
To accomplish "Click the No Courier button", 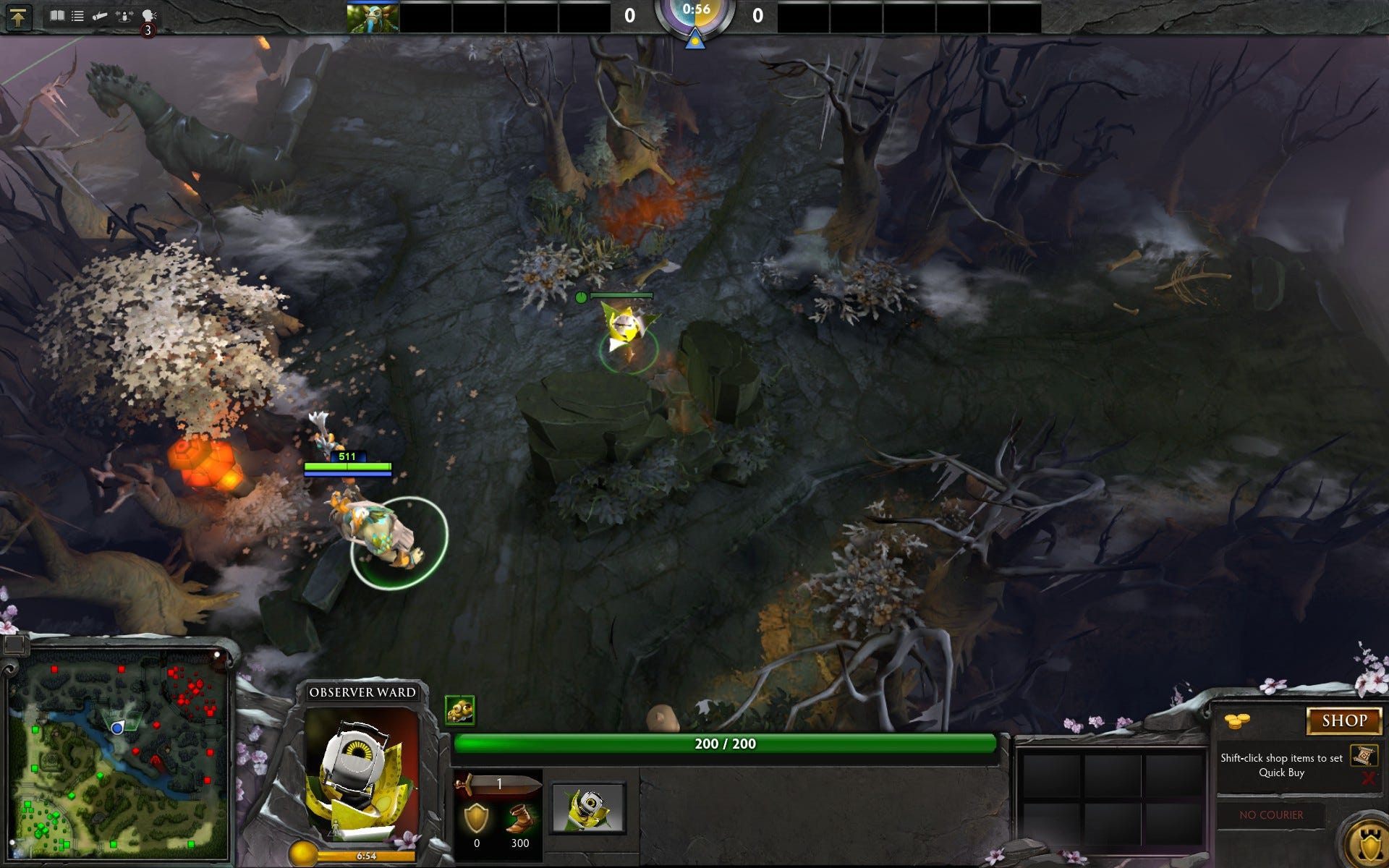I will tap(1271, 815).
